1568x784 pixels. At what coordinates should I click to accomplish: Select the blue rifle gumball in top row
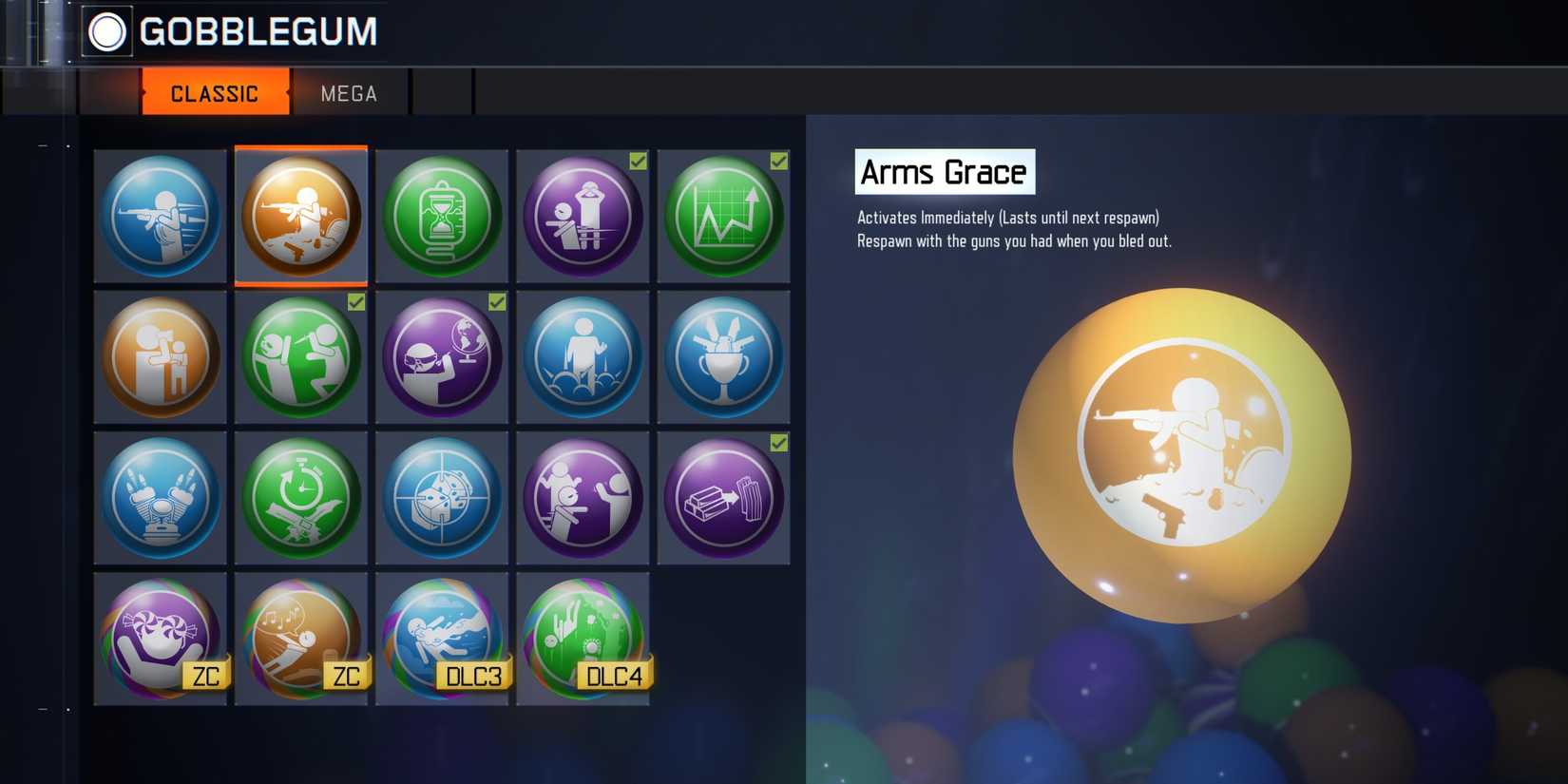[x=160, y=216]
